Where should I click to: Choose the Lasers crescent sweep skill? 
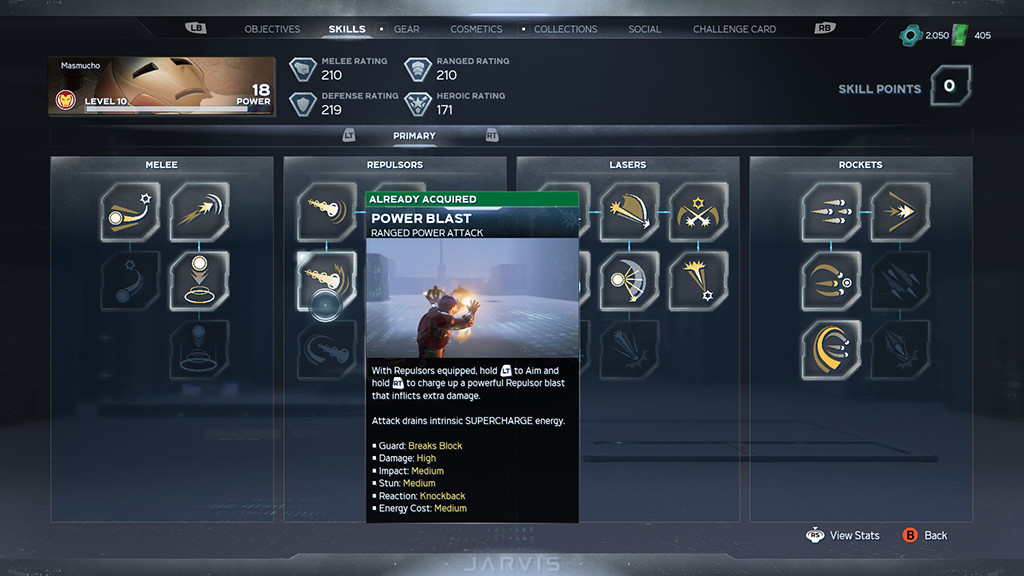click(x=629, y=281)
